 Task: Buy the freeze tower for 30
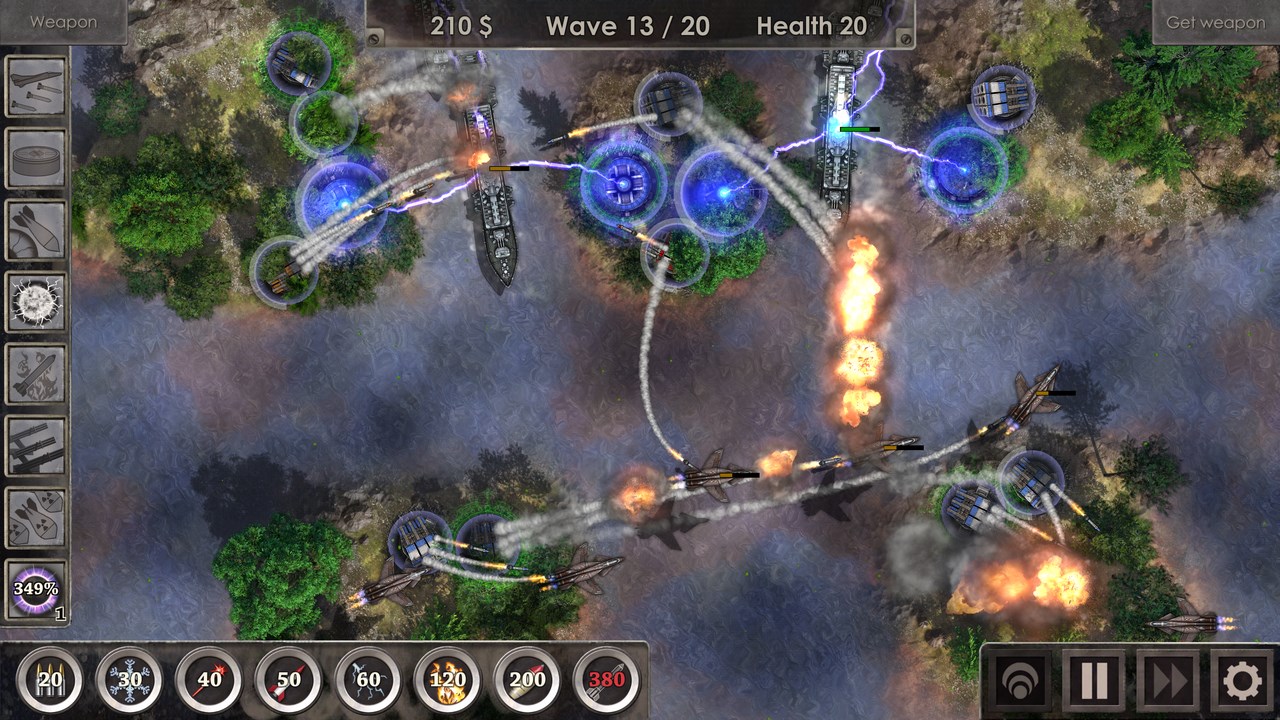coord(128,679)
